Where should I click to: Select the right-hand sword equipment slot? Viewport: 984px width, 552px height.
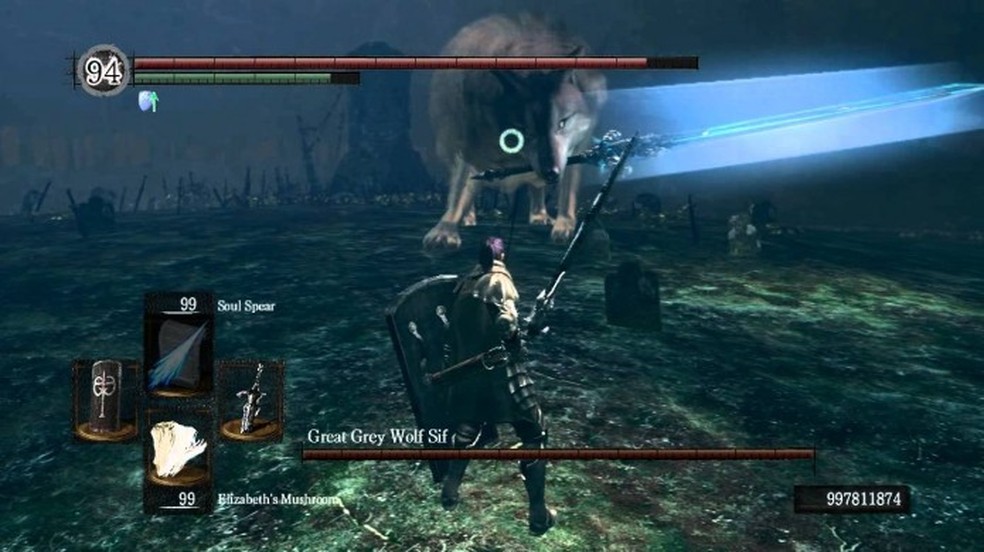tap(250, 399)
